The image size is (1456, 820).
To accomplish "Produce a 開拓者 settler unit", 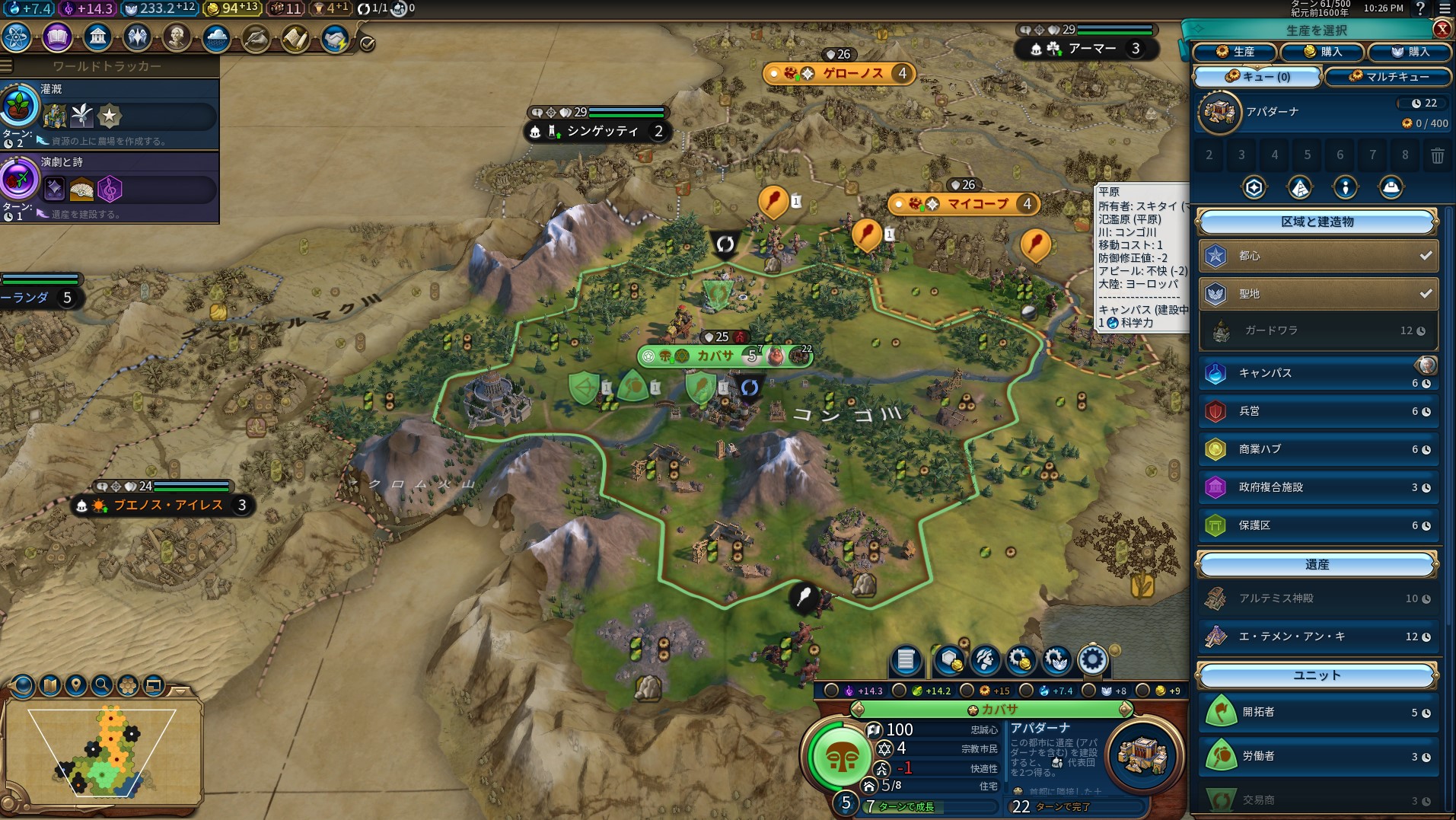I will click(1317, 712).
